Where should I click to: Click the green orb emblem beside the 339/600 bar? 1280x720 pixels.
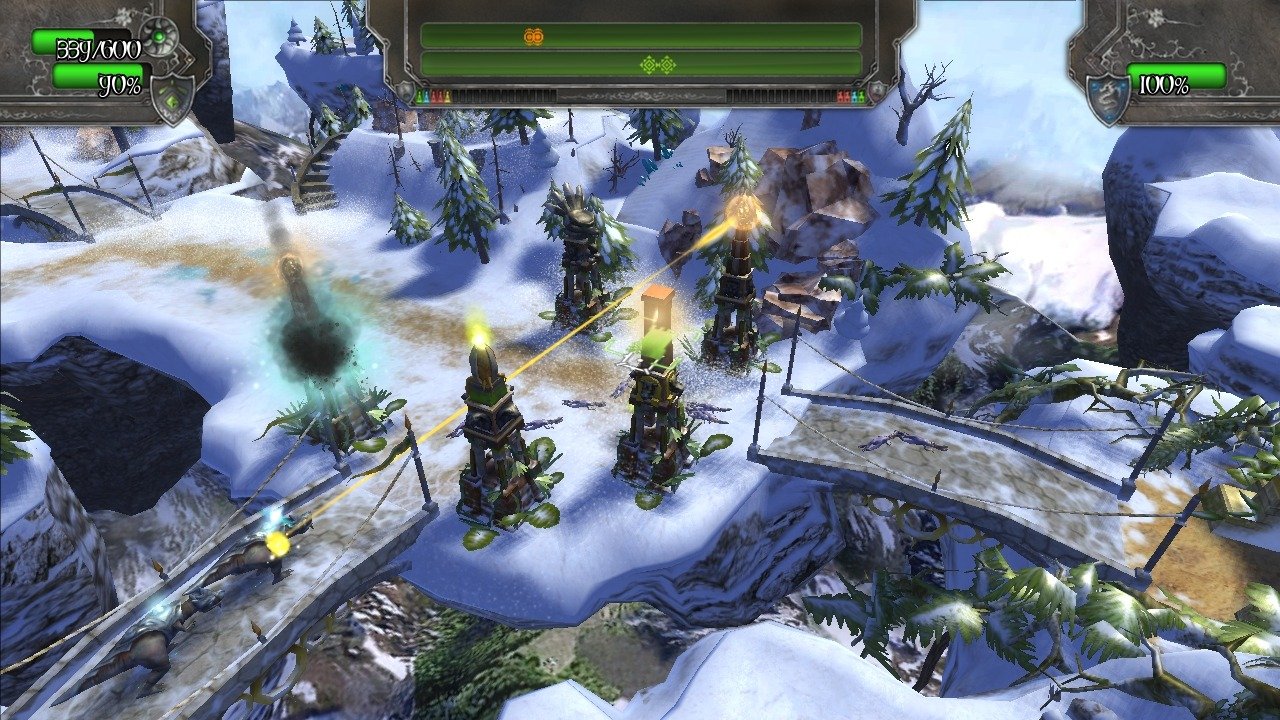pos(158,37)
